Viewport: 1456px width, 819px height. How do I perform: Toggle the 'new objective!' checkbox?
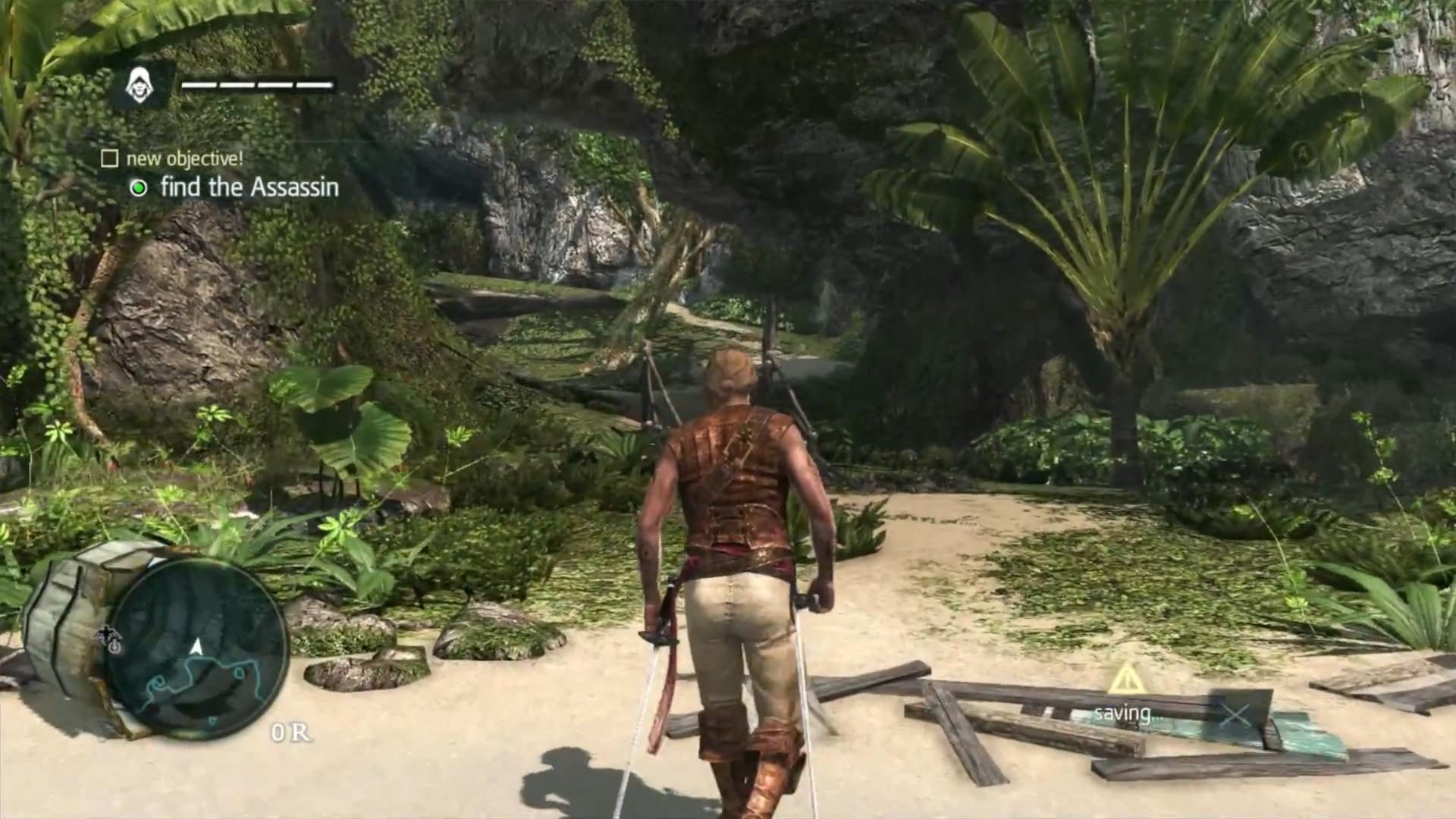[x=108, y=158]
